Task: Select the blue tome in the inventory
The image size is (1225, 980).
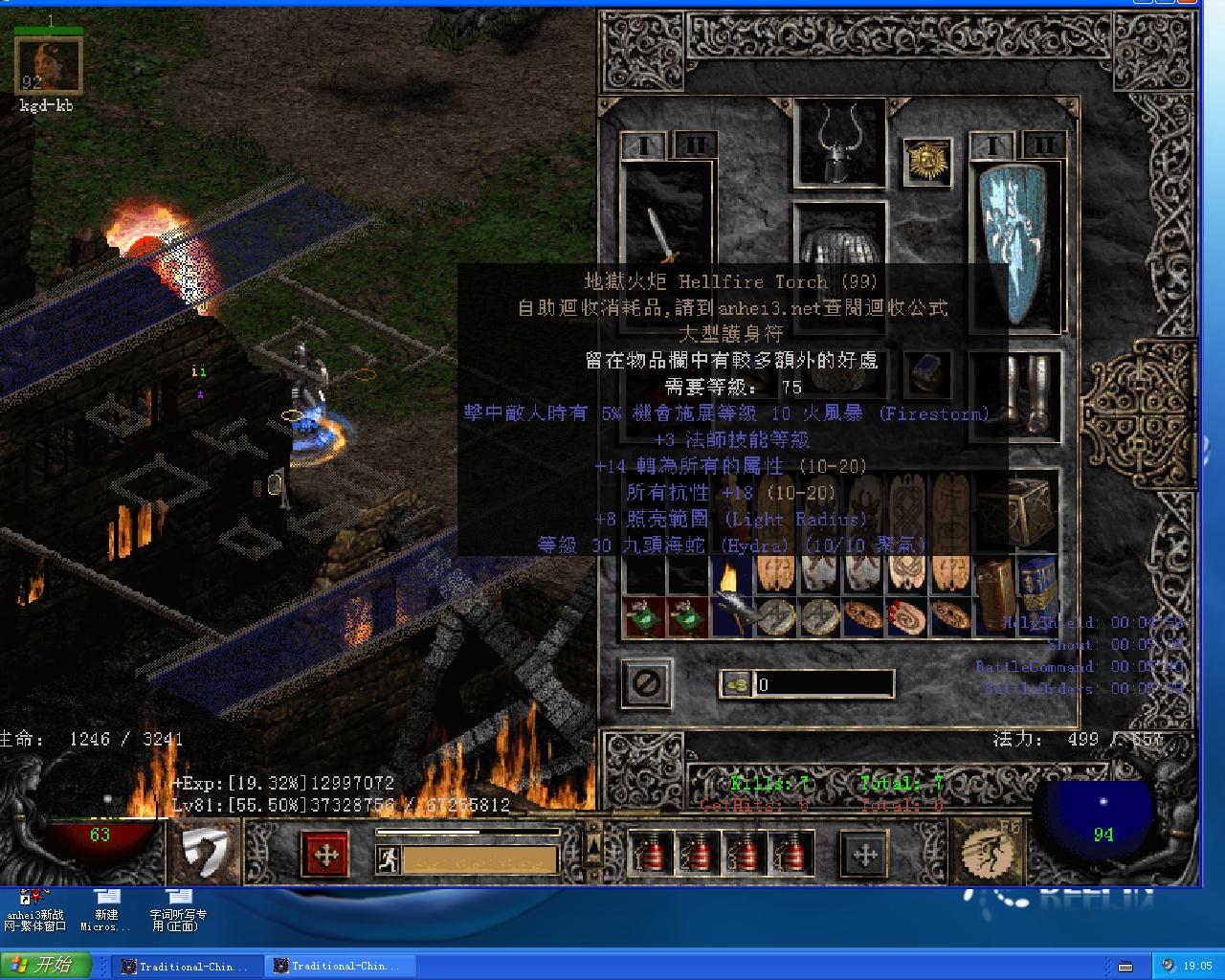Action: click(x=1036, y=582)
